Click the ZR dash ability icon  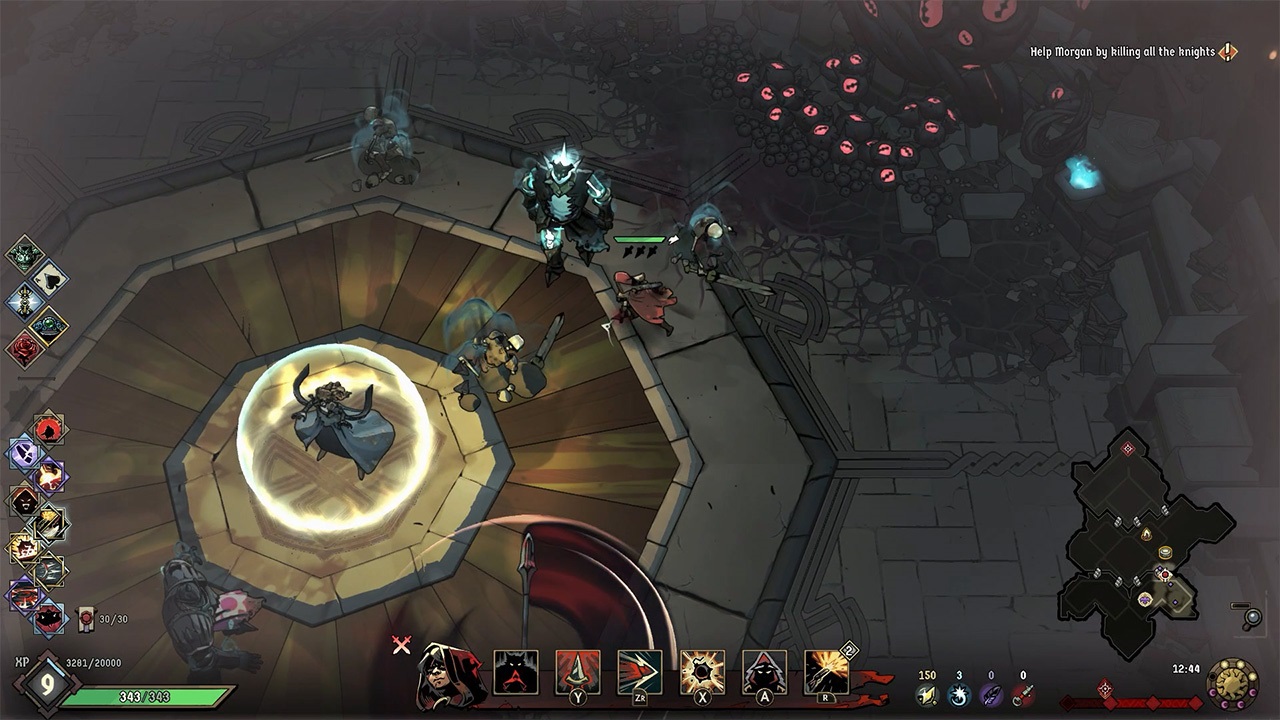tap(640, 671)
